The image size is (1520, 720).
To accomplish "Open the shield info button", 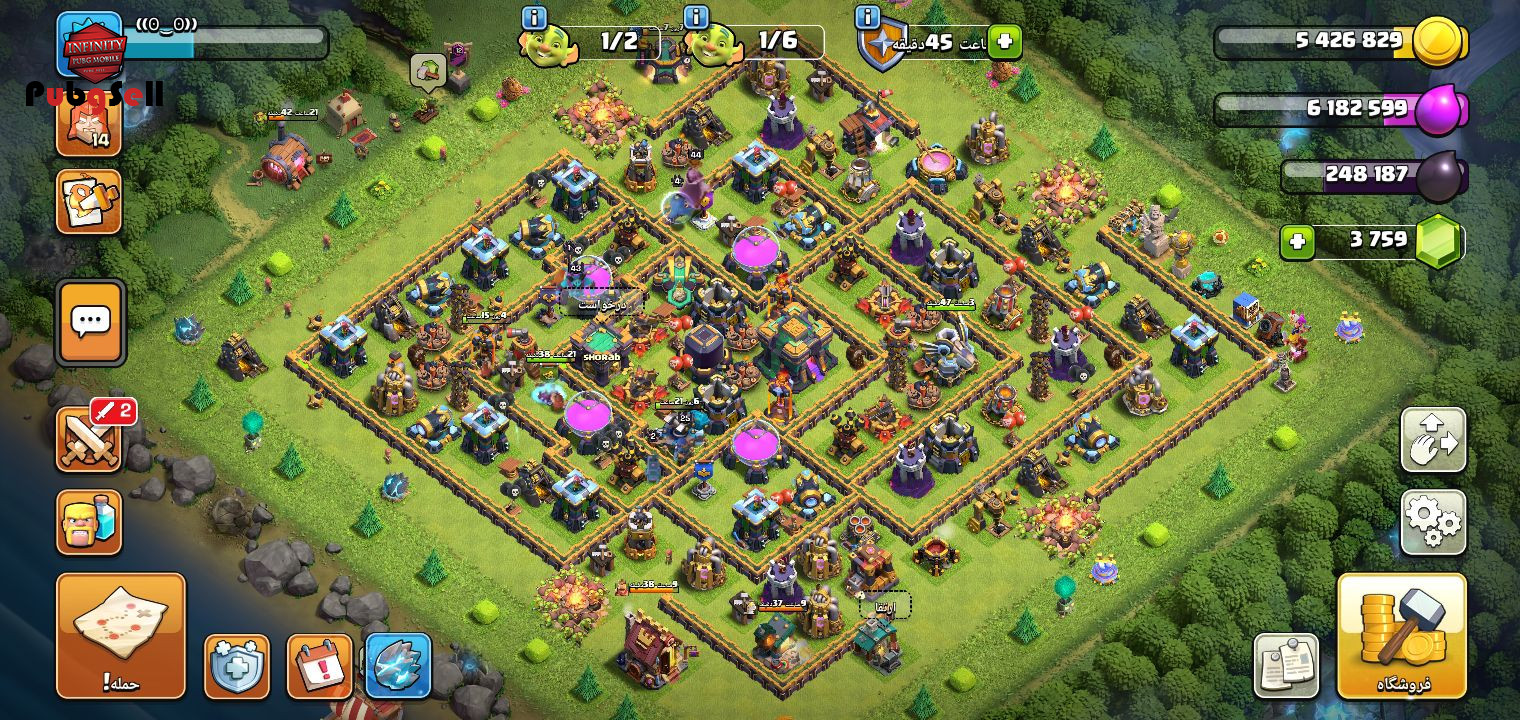I will pyautogui.click(x=867, y=17).
